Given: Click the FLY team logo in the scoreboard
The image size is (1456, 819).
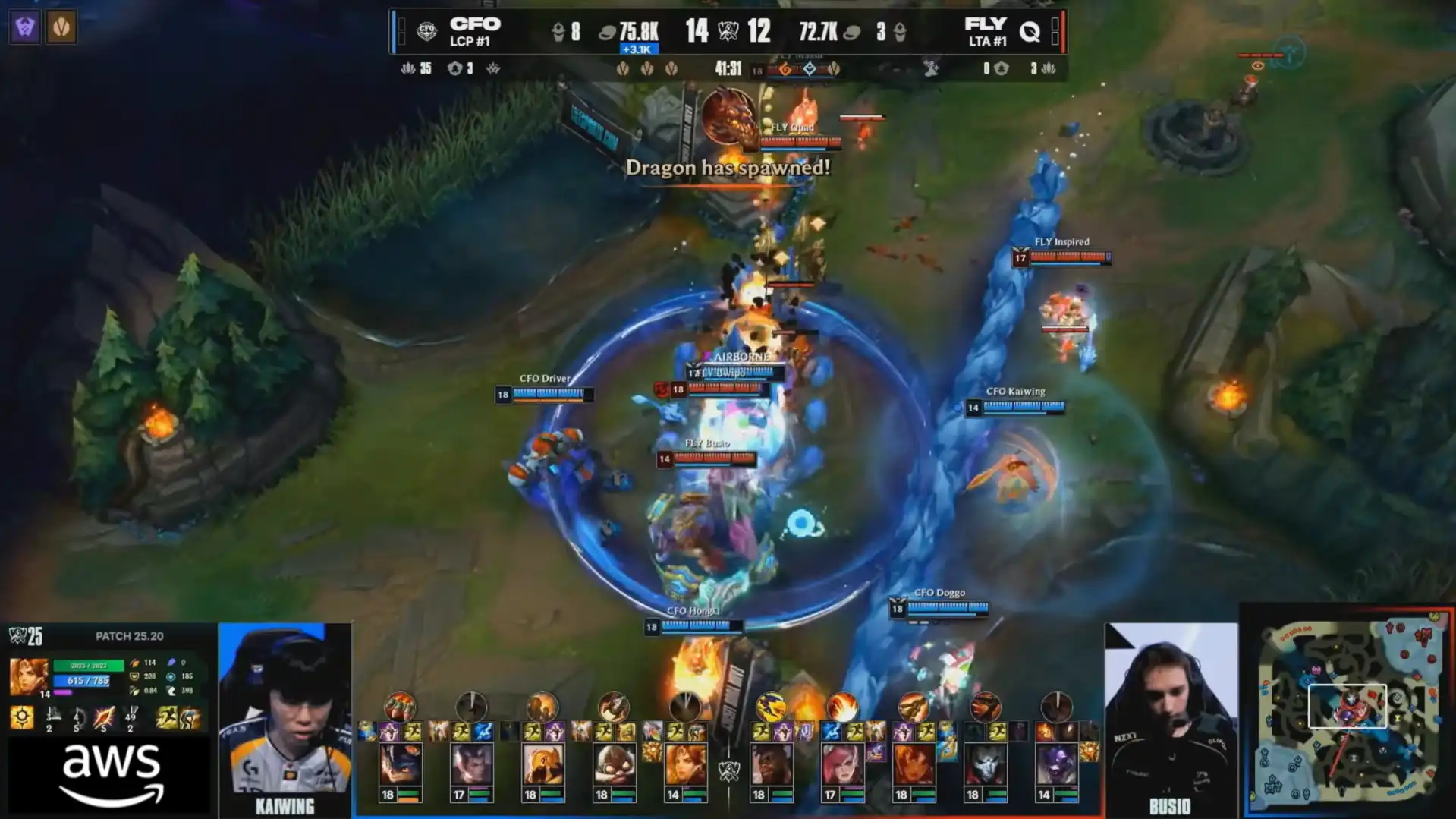Looking at the screenshot, I should (1030, 31).
